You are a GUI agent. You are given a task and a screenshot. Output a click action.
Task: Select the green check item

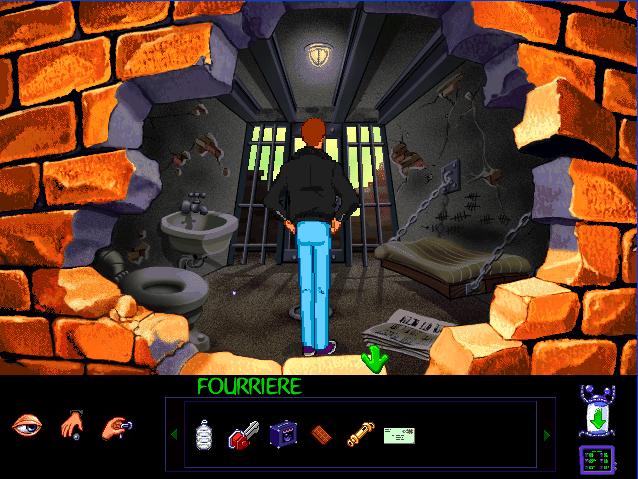pos(399,434)
